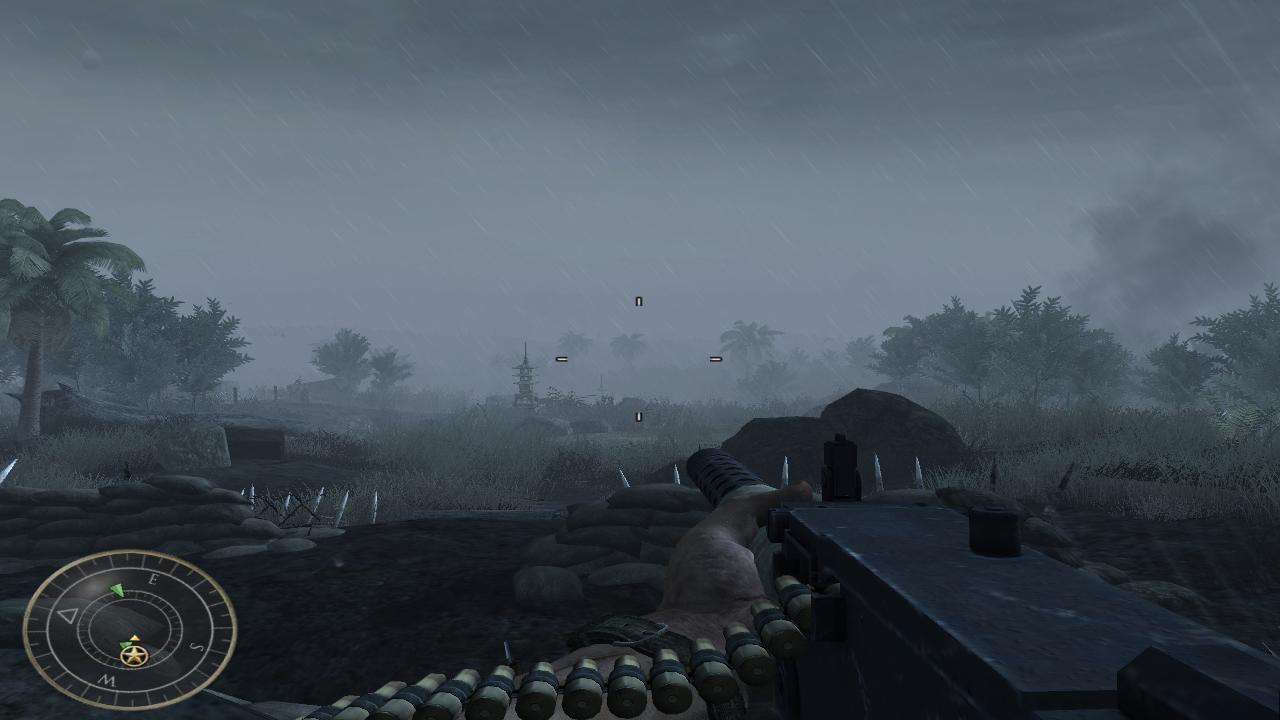The image size is (1280, 720).
Task: Click the circular compass minimap
Action: point(129,629)
